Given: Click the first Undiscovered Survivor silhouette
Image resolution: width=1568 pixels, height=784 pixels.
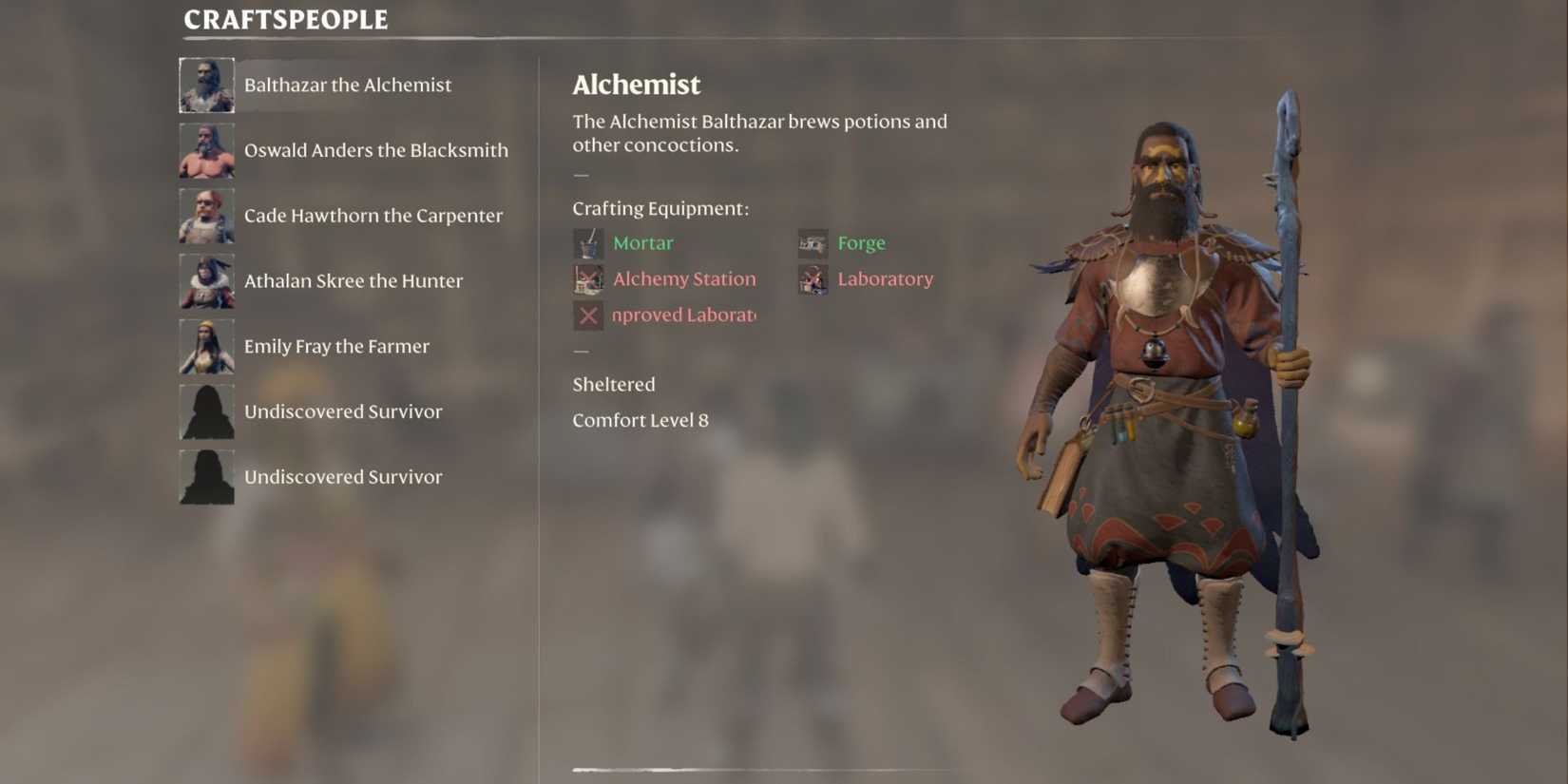Looking at the screenshot, I should click(206, 411).
